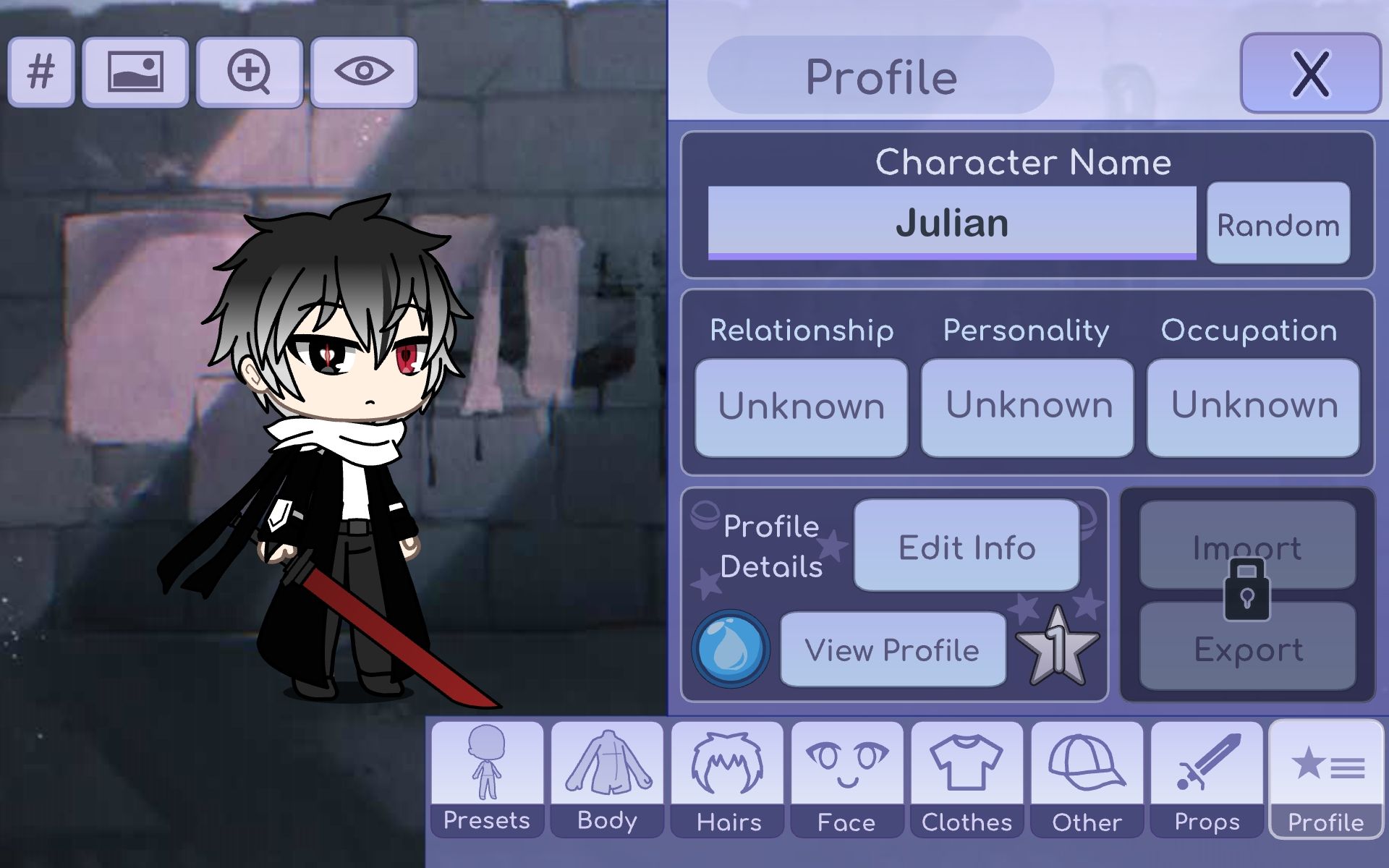1389x868 pixels.
Task: Select the blue water element orb
Action: pyautogui.click(x=731, y=649)
